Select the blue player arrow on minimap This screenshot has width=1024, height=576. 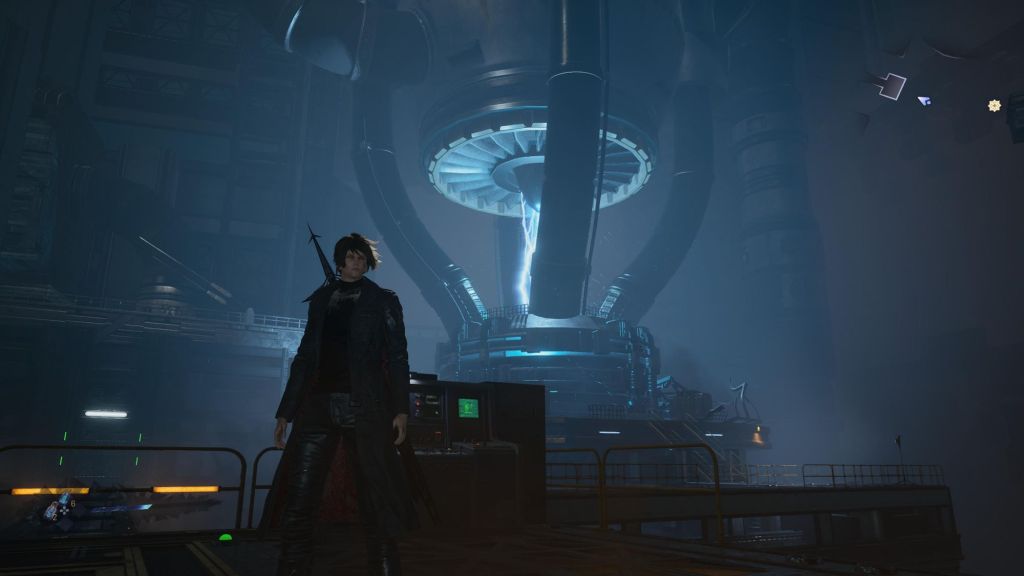tap(924, 100)
